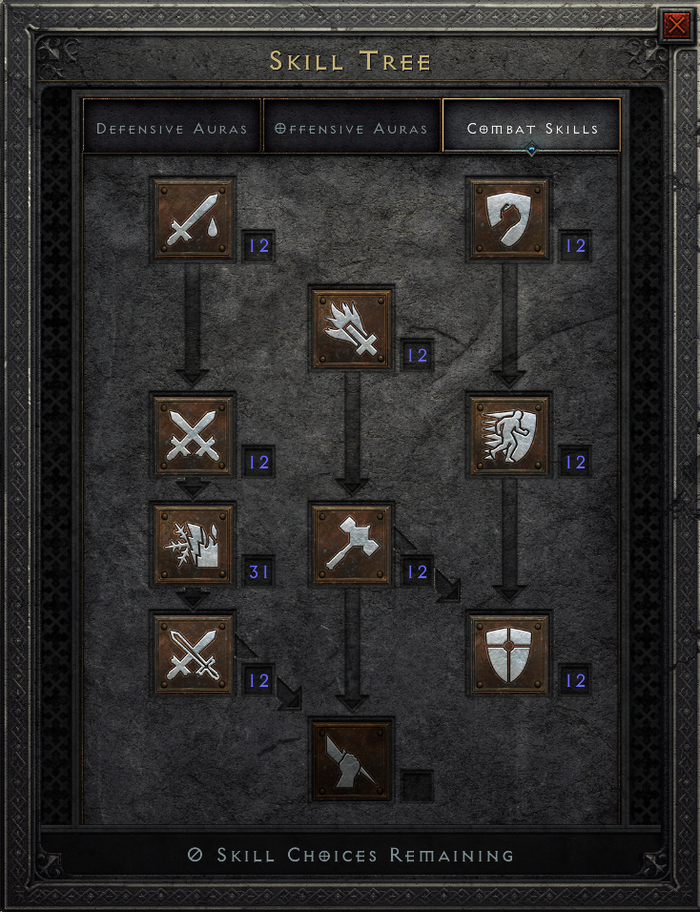The height and width of the screenshot is (912, 700).
Task: Select the Zeal crossed swords skill
Action: coord(193,435)
